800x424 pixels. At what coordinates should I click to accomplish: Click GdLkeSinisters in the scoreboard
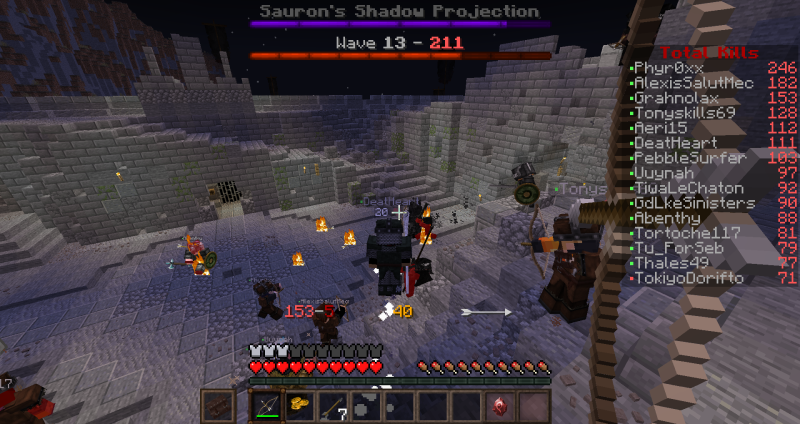(x=694, y=203)
